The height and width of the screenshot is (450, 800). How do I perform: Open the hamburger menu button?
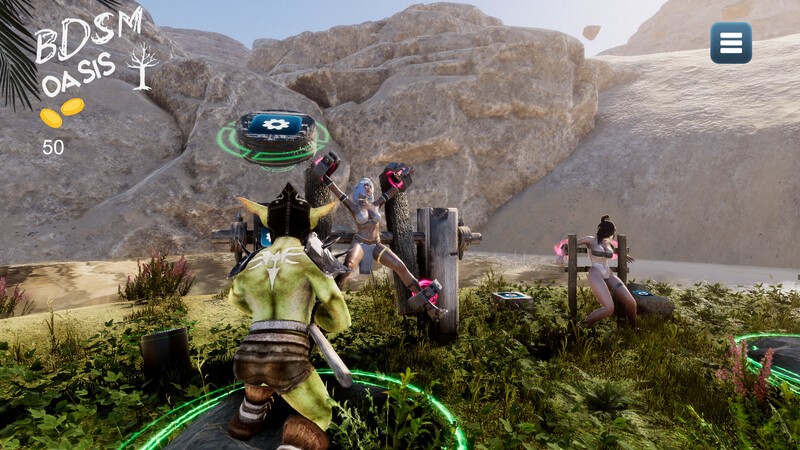pos(731,43)
